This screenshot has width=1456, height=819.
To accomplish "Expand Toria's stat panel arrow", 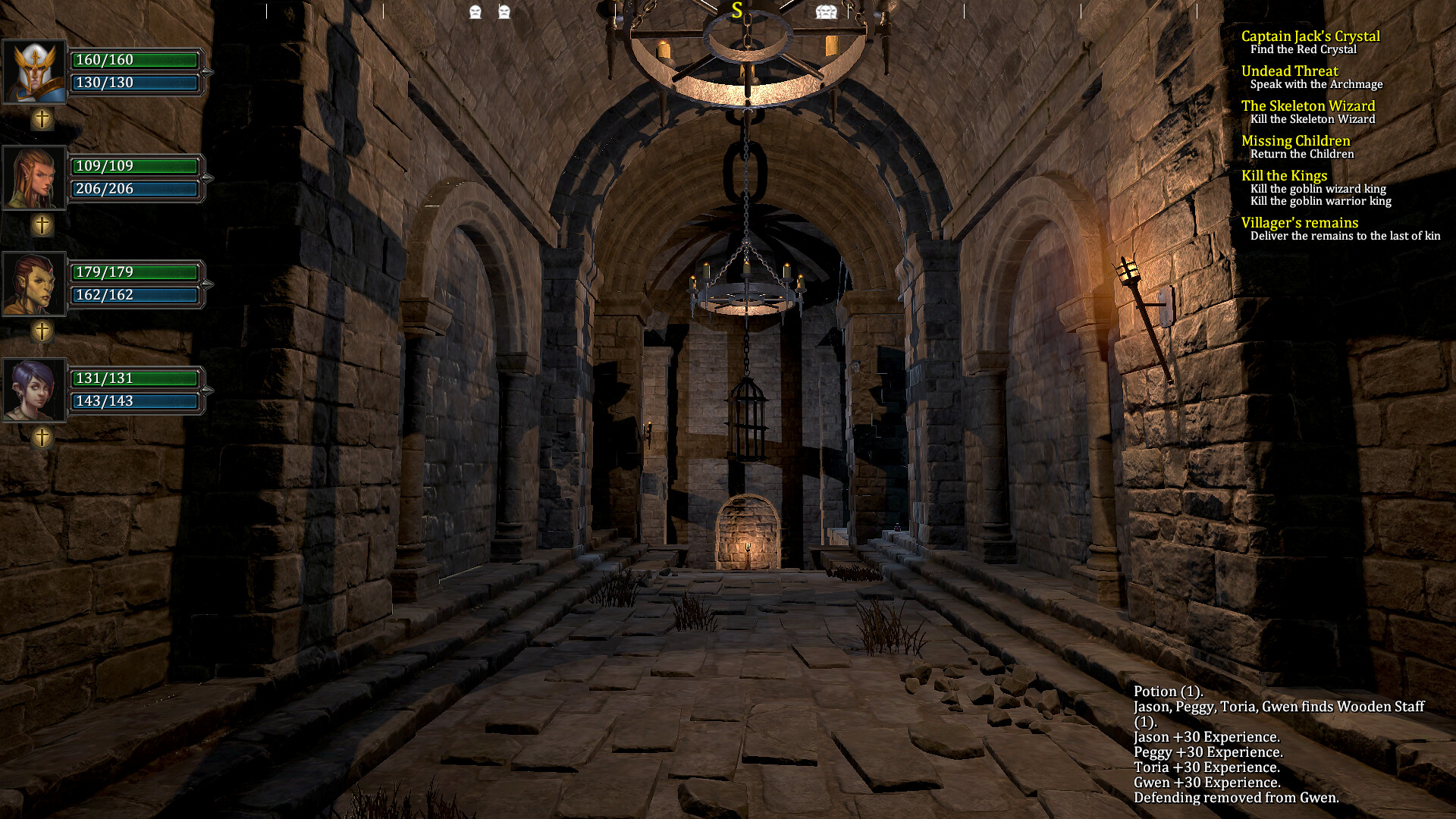I will tap(209, 284).
